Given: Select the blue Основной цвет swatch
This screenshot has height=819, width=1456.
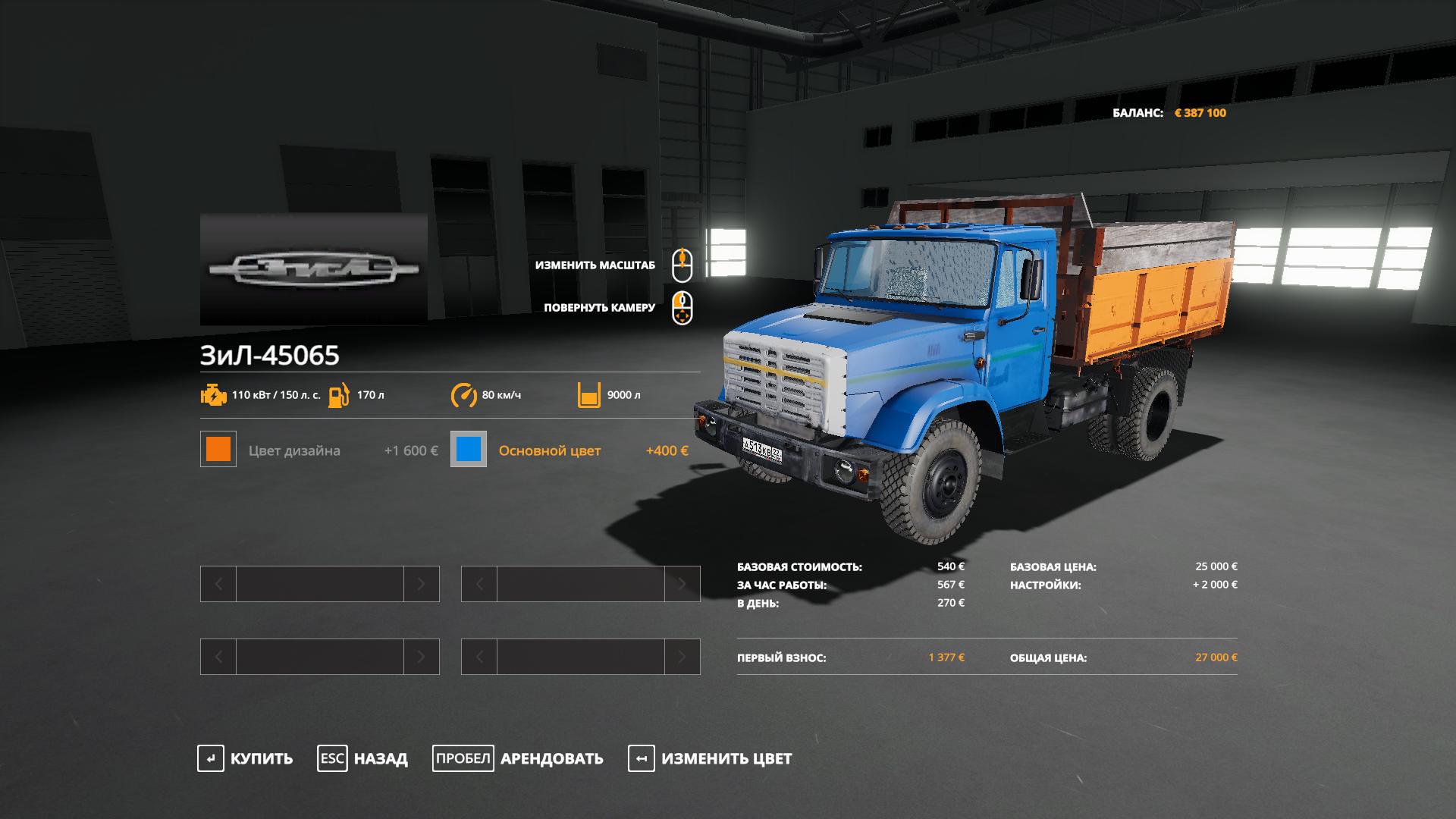Looking at the screenshot, I should [x=469, y=450].
